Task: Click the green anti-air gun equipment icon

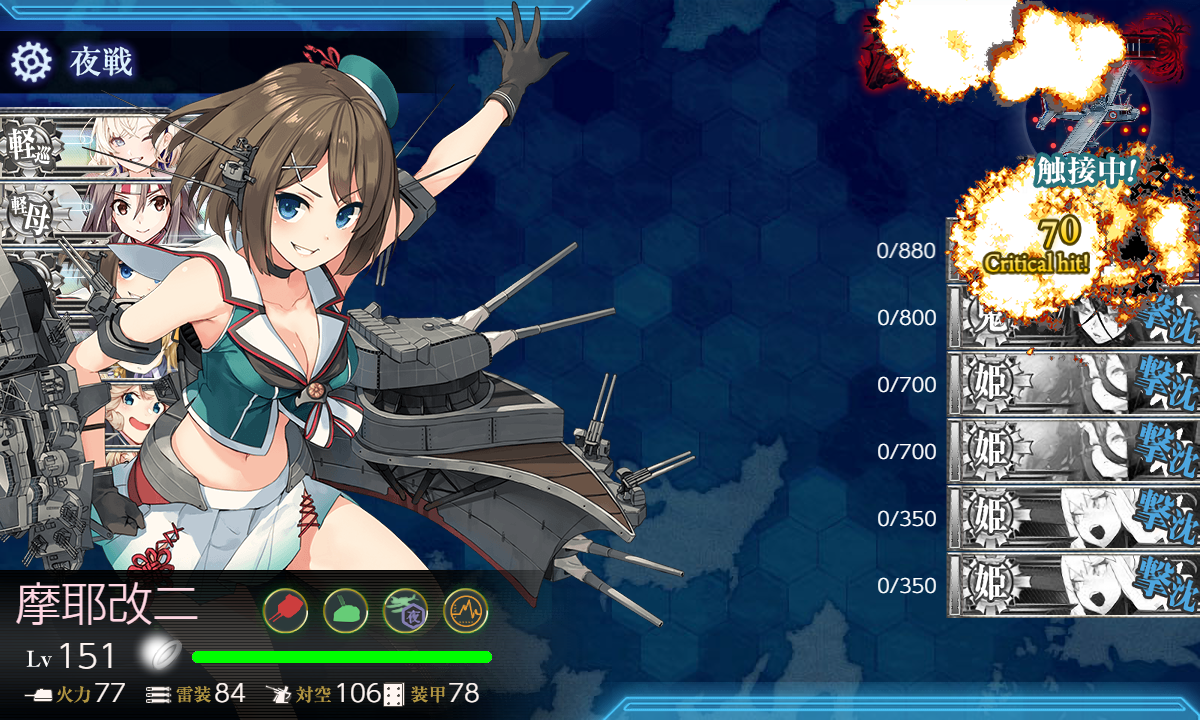Action: click(x=345, y=609)
